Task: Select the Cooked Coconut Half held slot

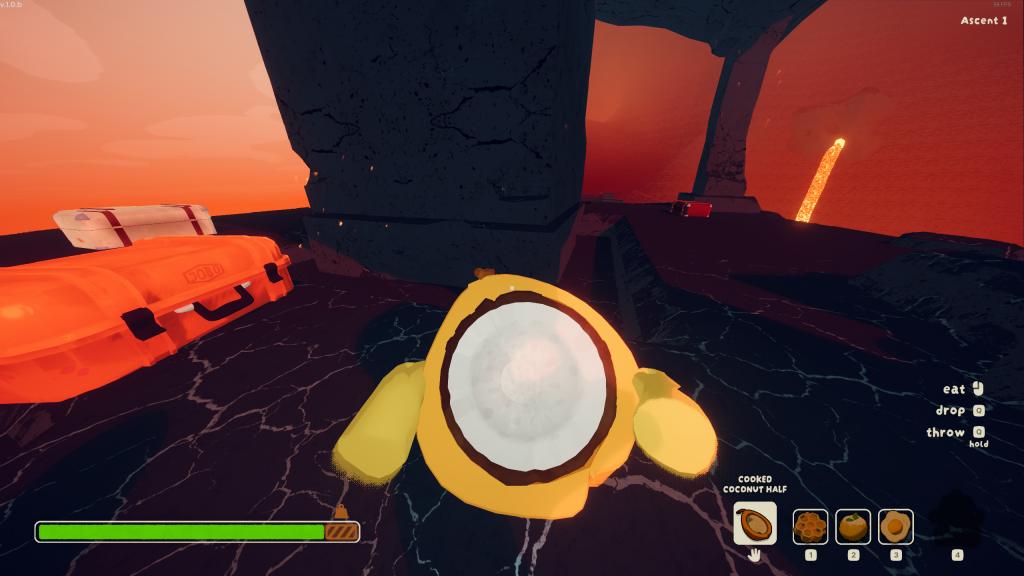Action: coord(754,523)
